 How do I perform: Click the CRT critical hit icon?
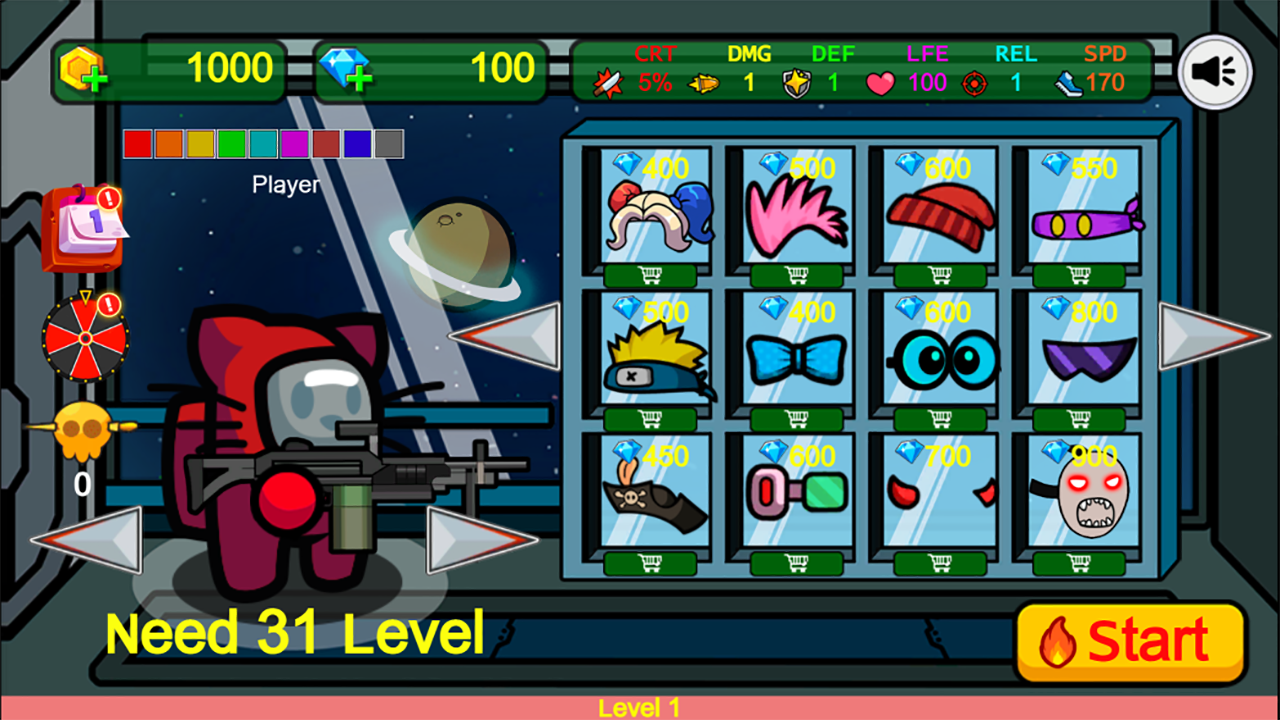(x=608, y=82)
